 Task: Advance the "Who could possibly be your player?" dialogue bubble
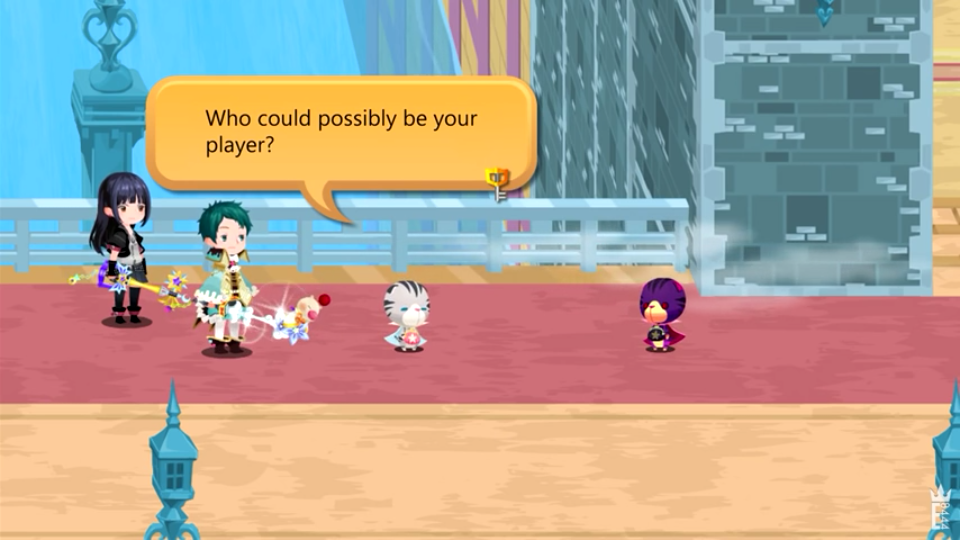[340, 132]
